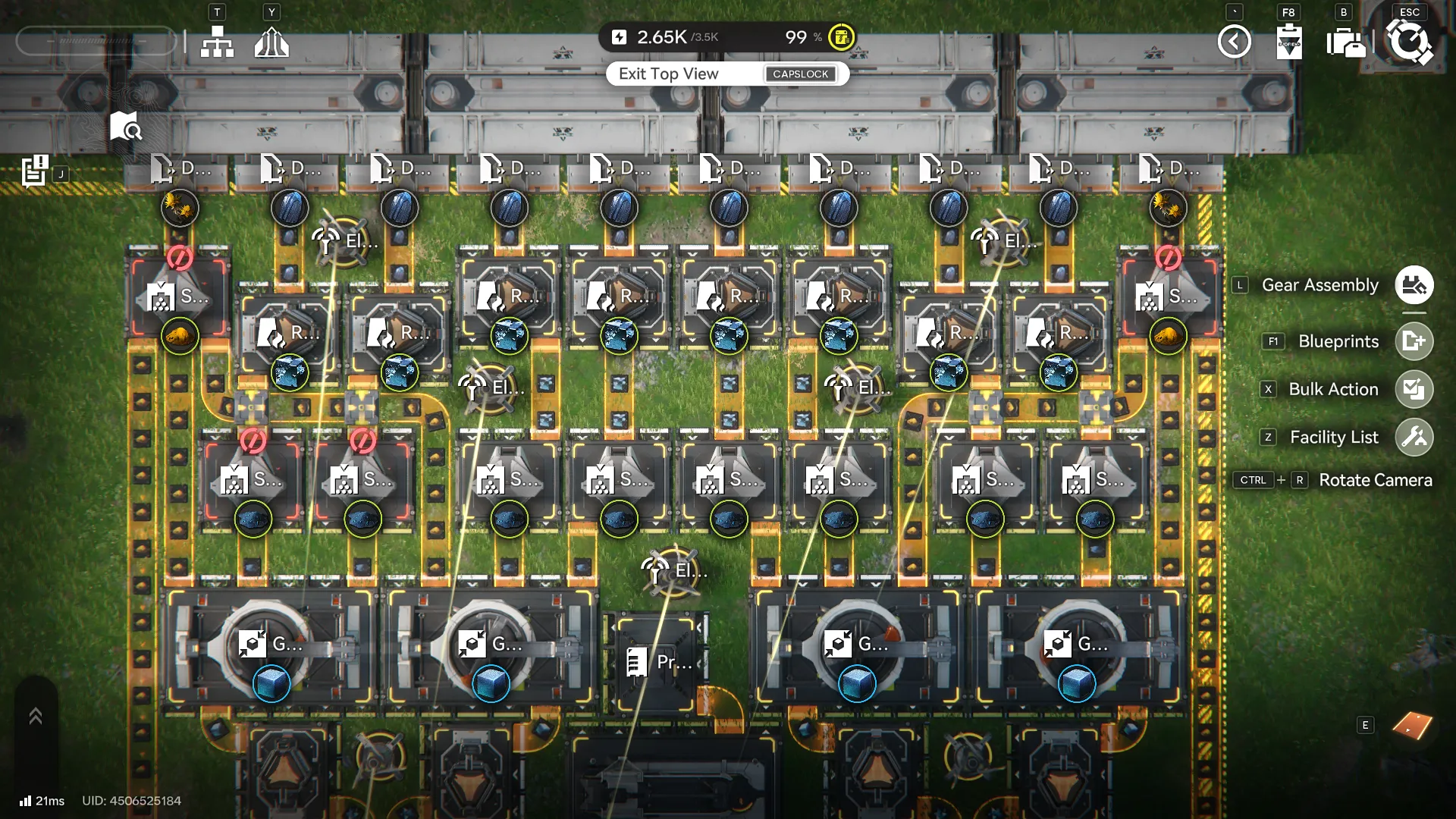Click the power capacity bar showing 2.65K
The width and height of the screenshot is (1456, 819).
click(x=661, y=36)
